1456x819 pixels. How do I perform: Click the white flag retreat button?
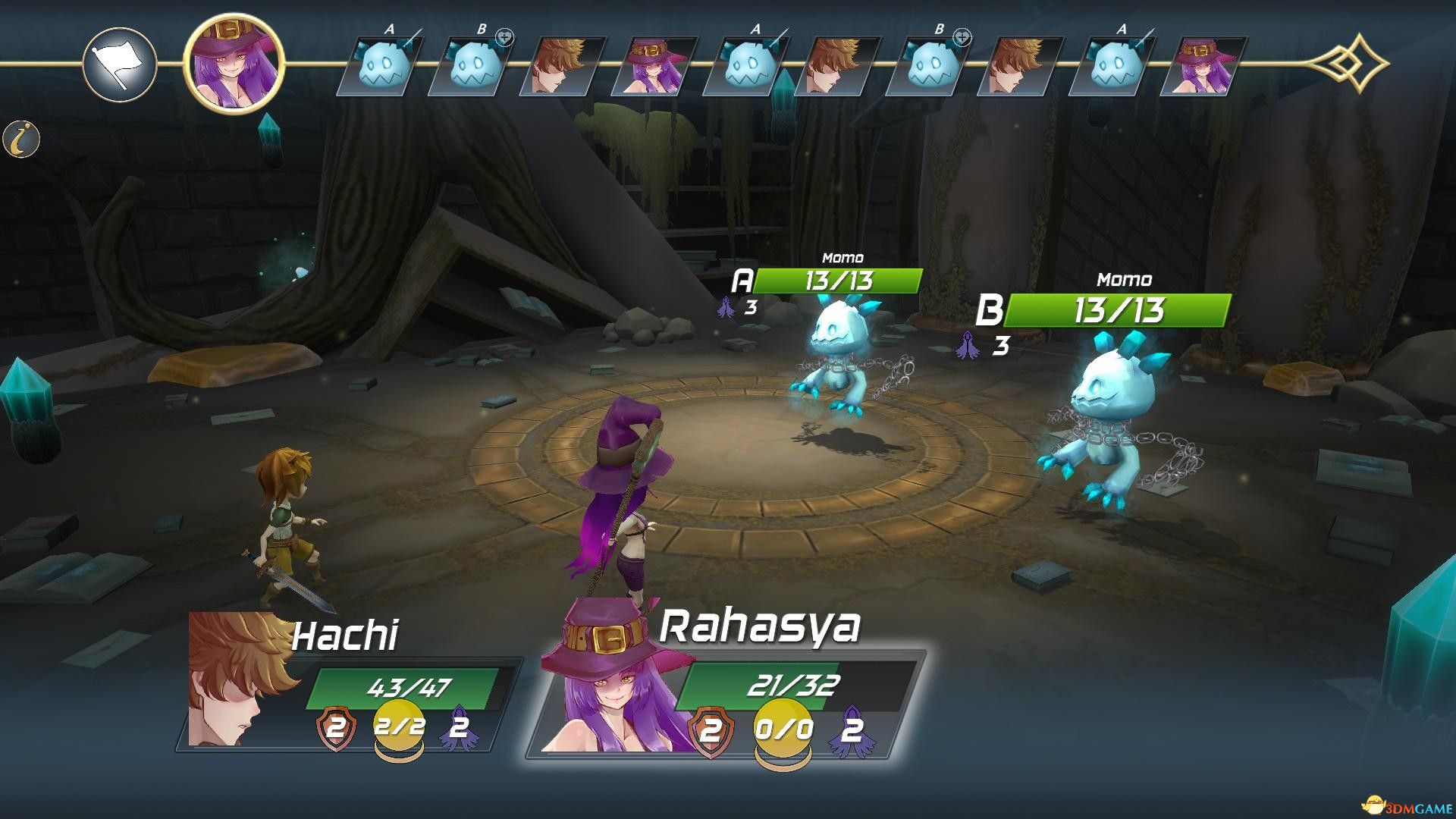[x=119, y=64]
